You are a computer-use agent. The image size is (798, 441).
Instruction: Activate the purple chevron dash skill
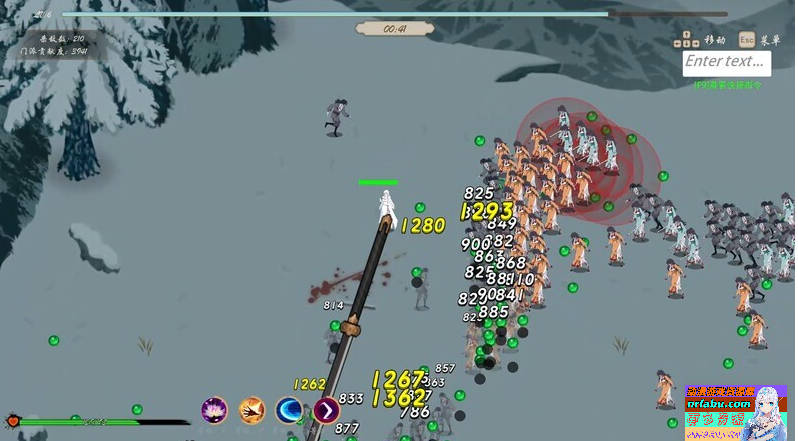(x=327, y=410)
